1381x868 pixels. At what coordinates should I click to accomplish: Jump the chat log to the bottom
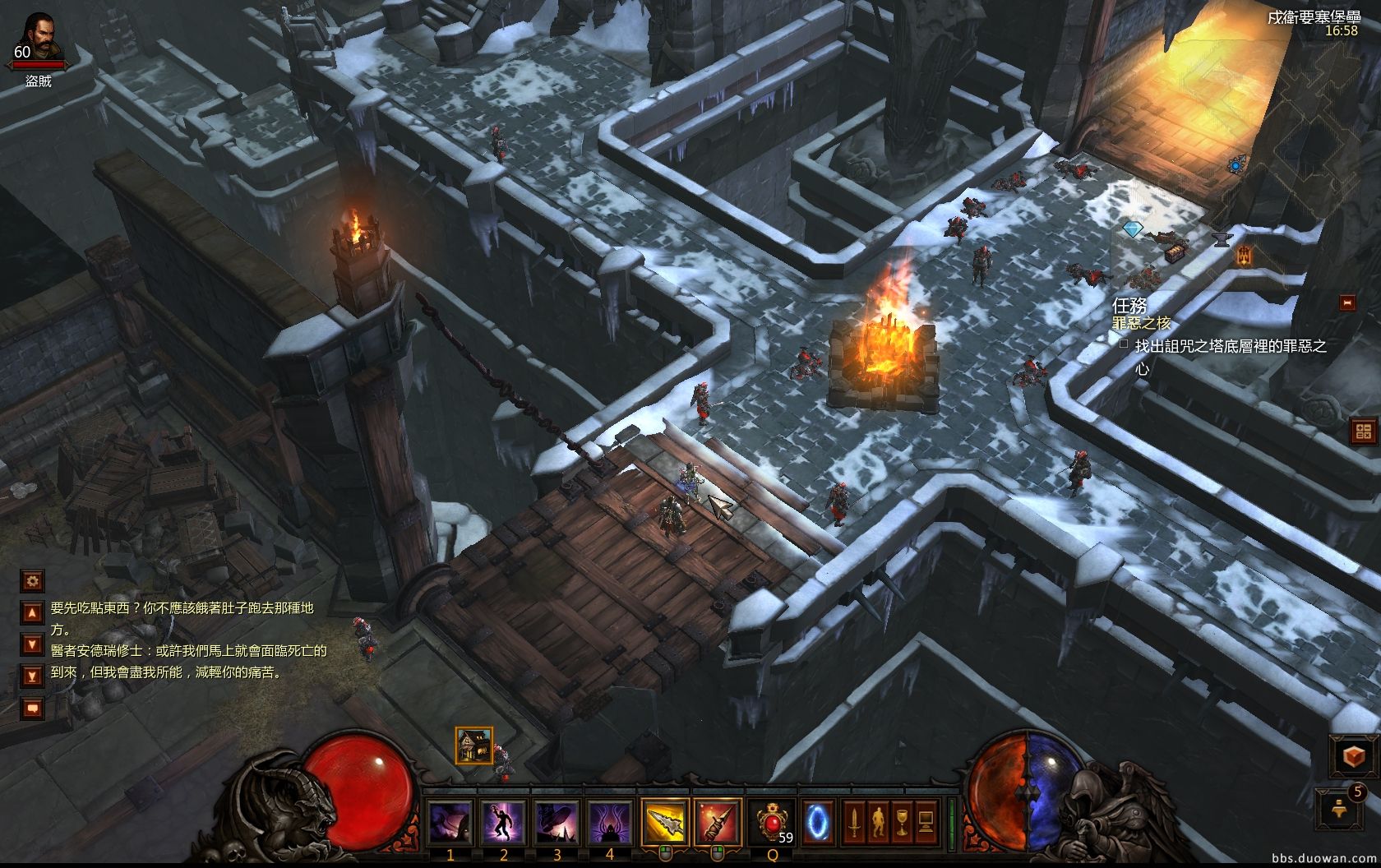coord(33,676)
